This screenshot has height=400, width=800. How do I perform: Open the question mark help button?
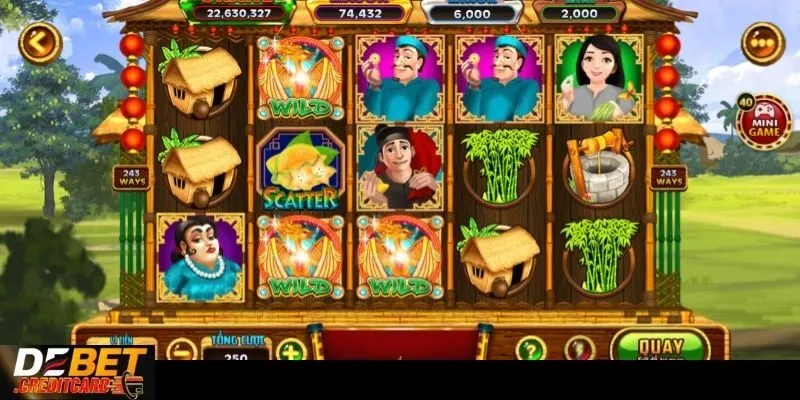pos(531,349)
